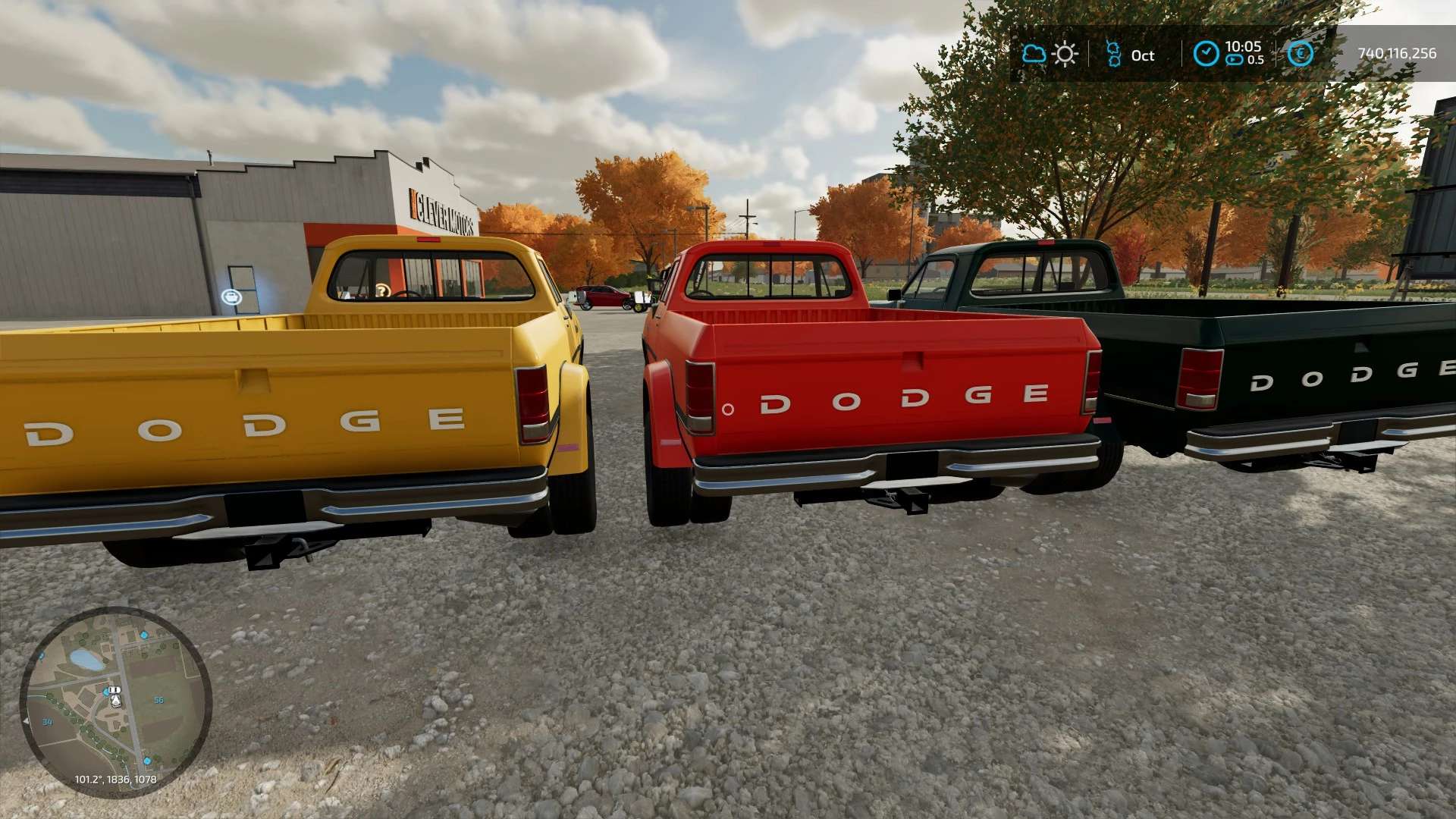Click the clock icon in the HUD

tap(1206, 54)
